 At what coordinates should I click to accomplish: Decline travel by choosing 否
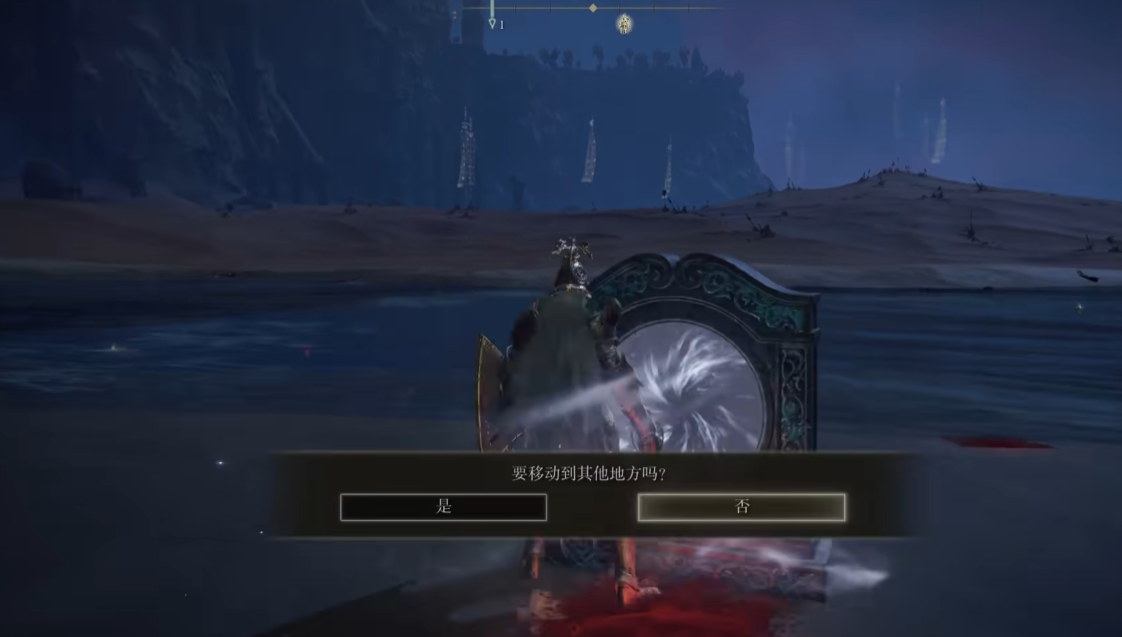tap(741, 507)
